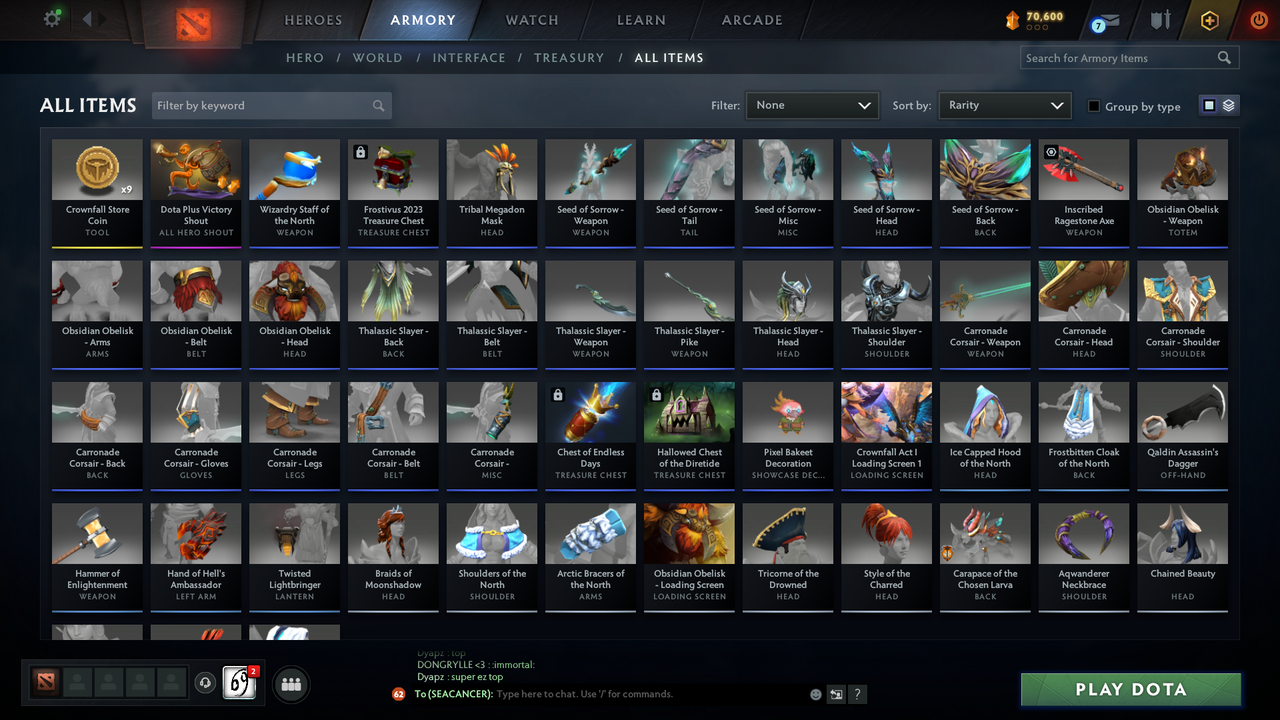Toggle the headset voice chat icon
The image size is (1280, 720).
203,683
